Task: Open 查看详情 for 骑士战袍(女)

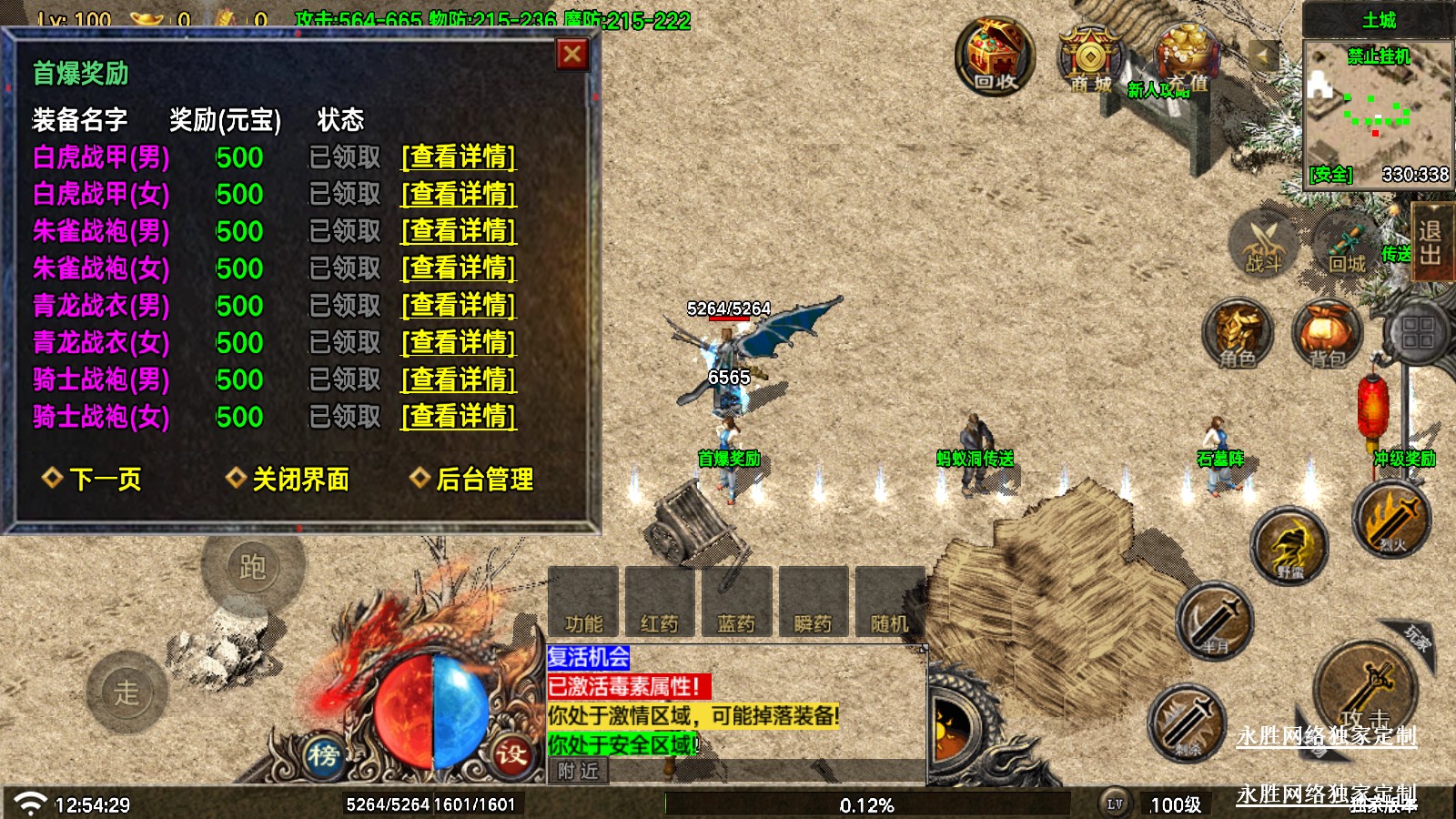Action: coord(459,417)
